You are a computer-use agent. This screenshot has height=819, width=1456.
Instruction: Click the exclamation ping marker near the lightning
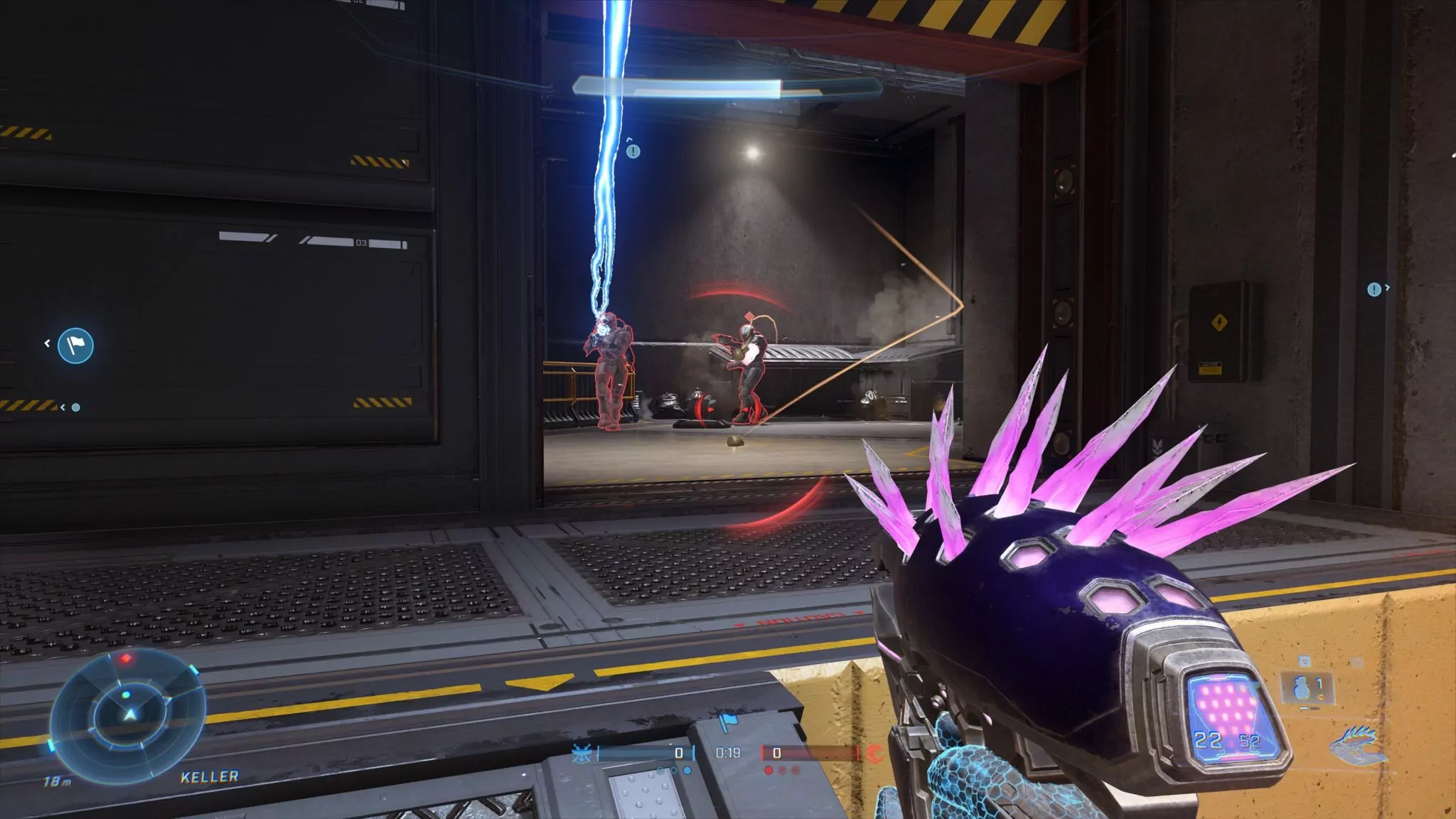coord(633,151)
